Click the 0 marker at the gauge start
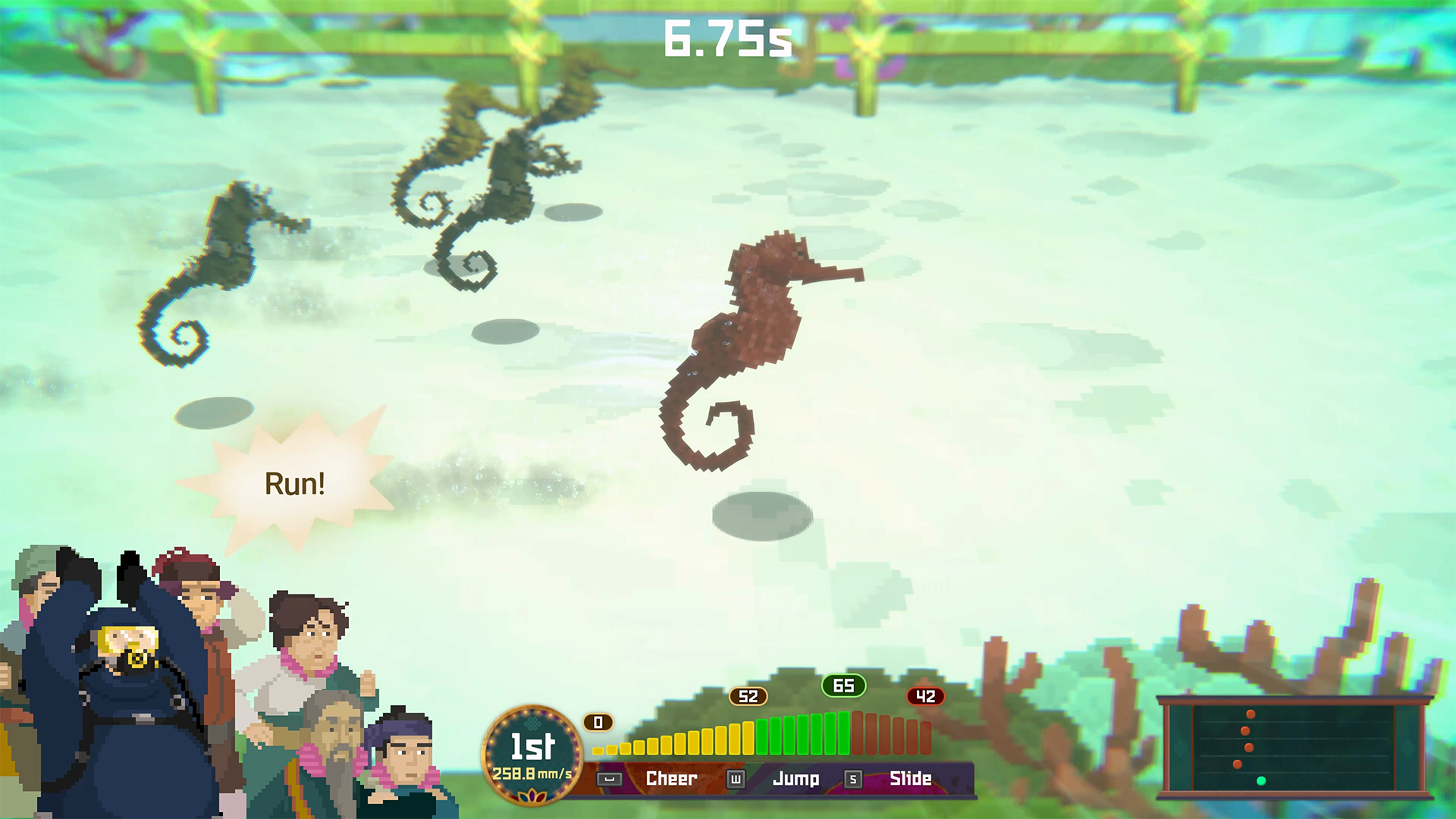 pyautogui.click(x=599, y=723)
